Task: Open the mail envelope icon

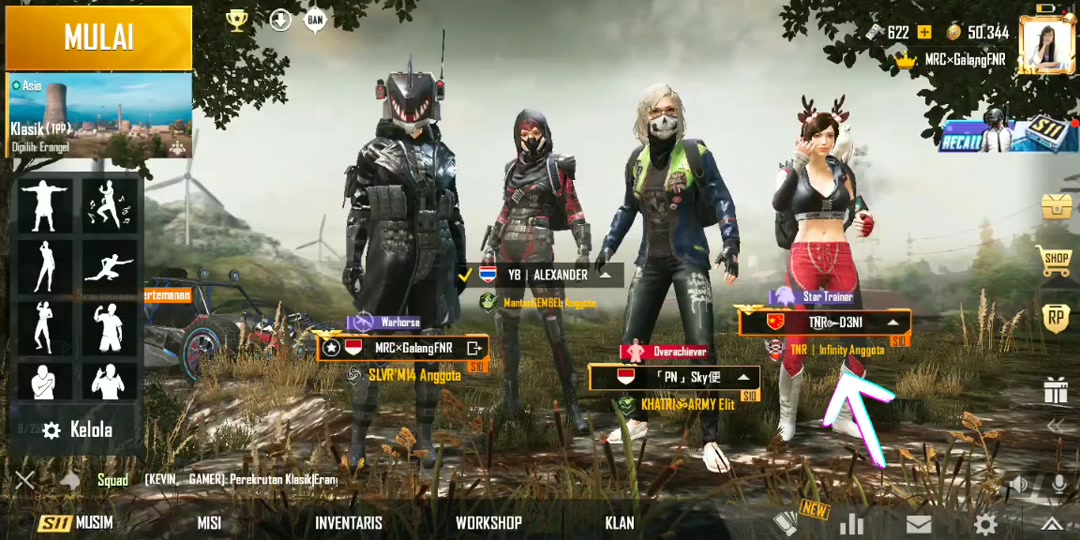Action: point(918,524)
